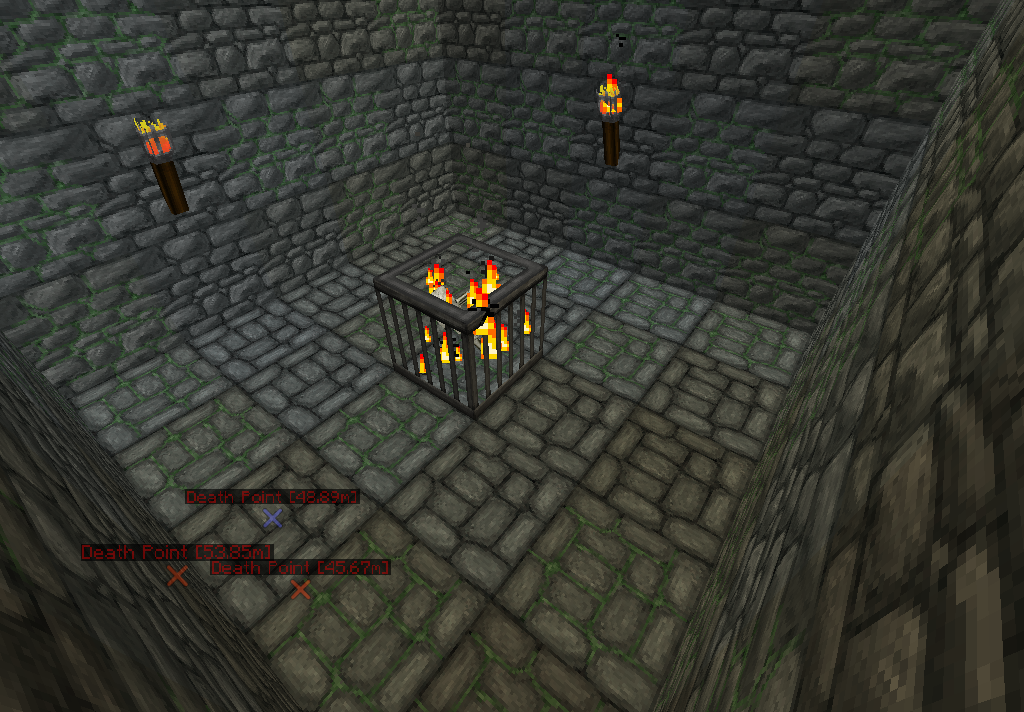This screenshot has width=1024, height=712.
Task: Choose the Death Point 45.67m waypoint marker
Action: 300,590
